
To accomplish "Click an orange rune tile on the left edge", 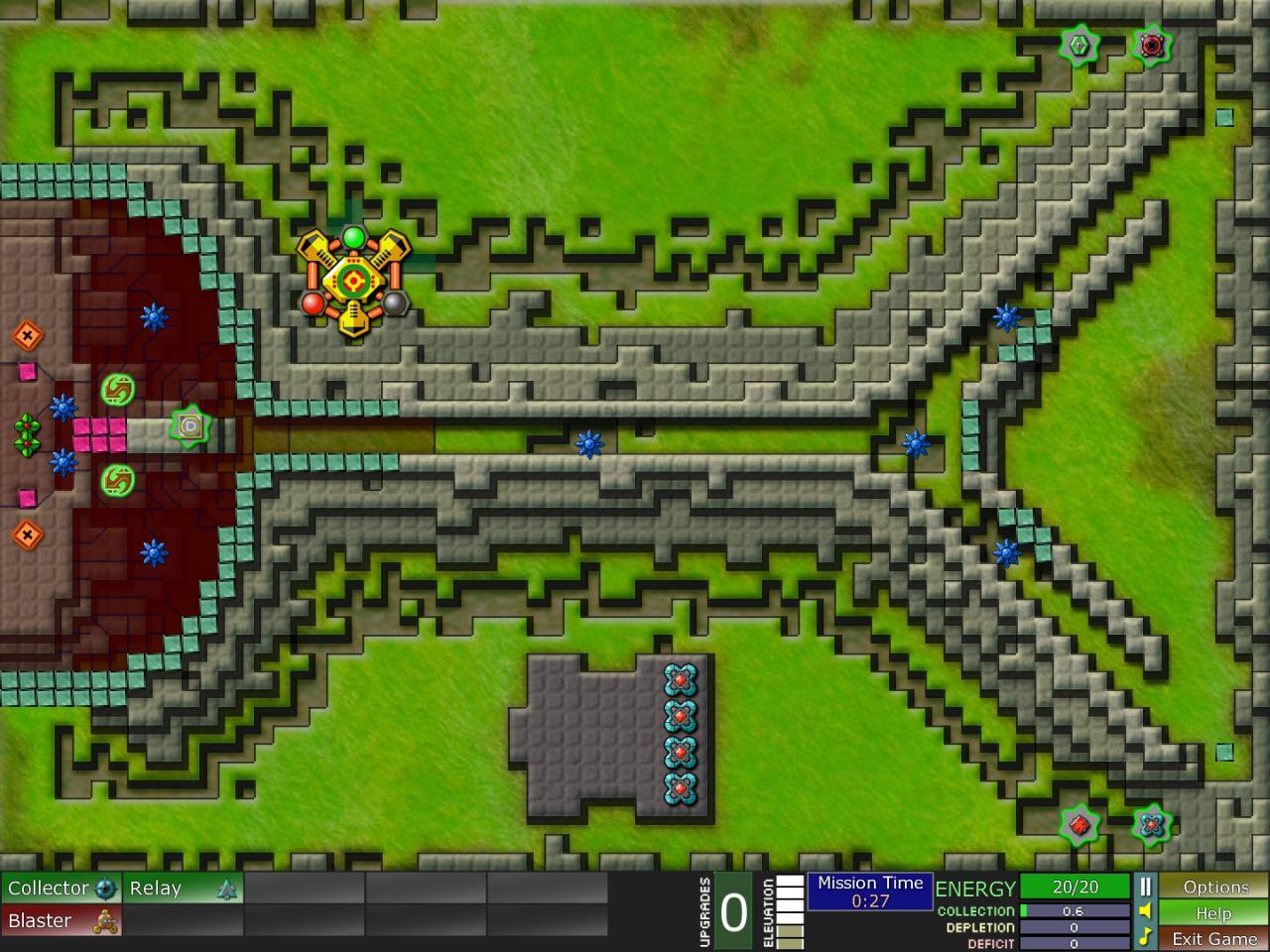I will click(x=28, y=333).
